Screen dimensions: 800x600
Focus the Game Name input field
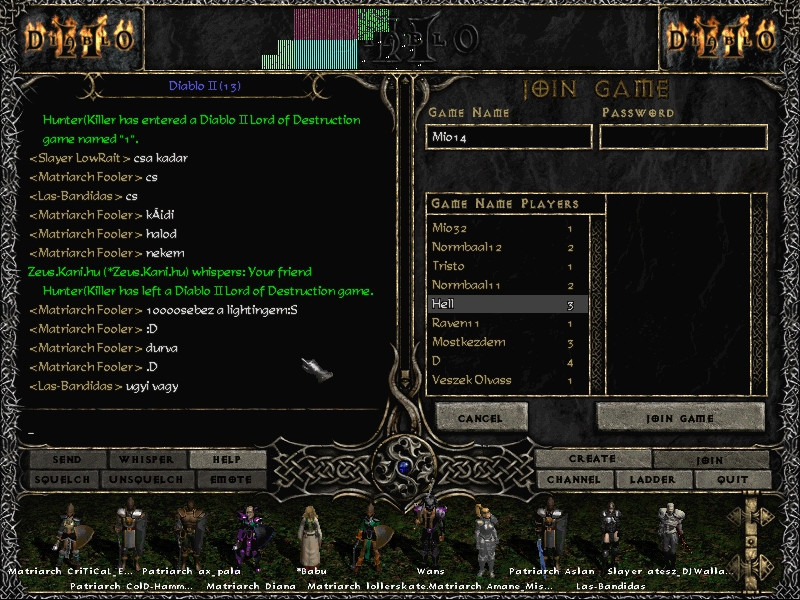pos(509,137)
